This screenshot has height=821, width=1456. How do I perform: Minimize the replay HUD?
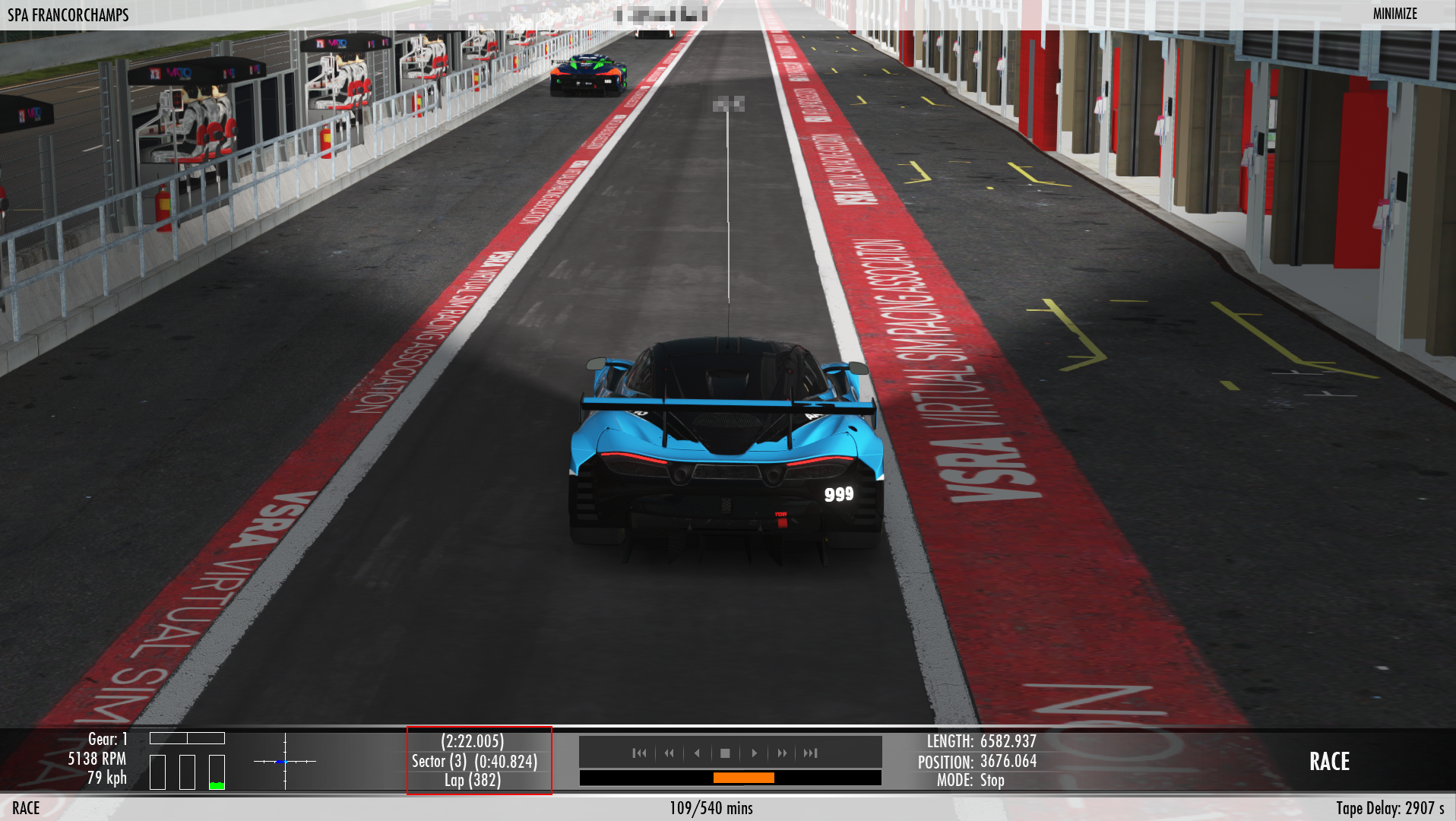(x=1394, y=14)
